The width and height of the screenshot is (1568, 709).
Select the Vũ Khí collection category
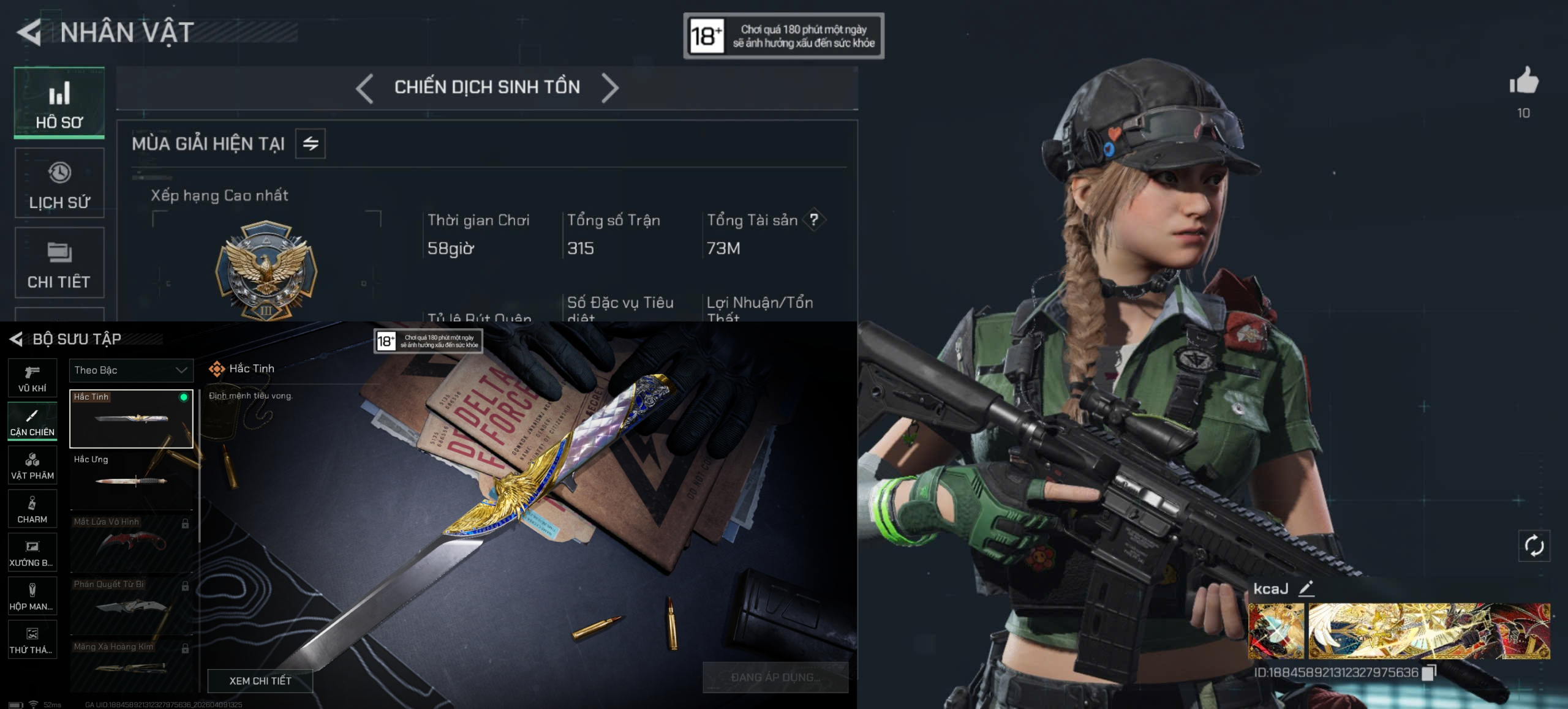[32, 378]
